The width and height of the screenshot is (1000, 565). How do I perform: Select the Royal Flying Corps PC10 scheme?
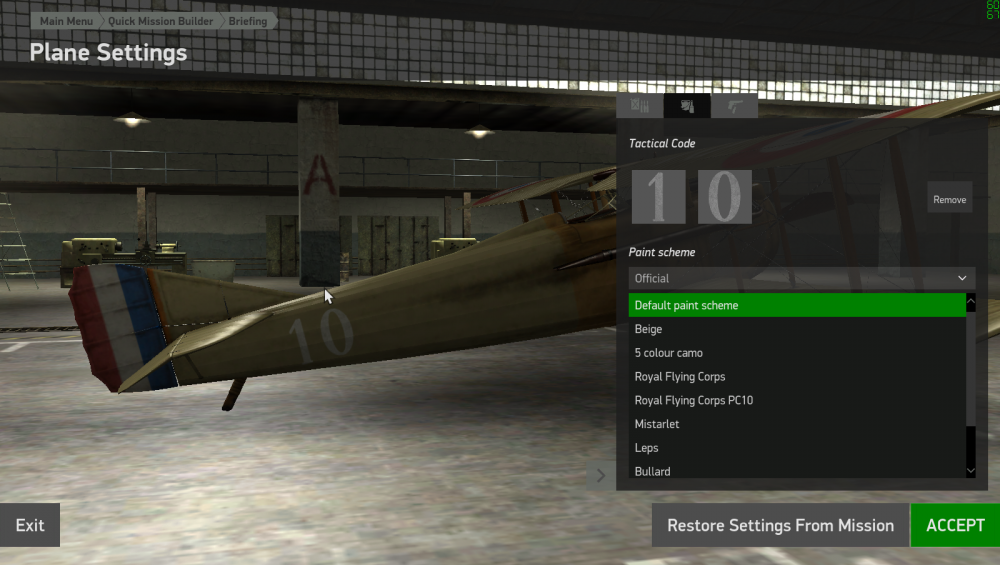pos(797,400)
